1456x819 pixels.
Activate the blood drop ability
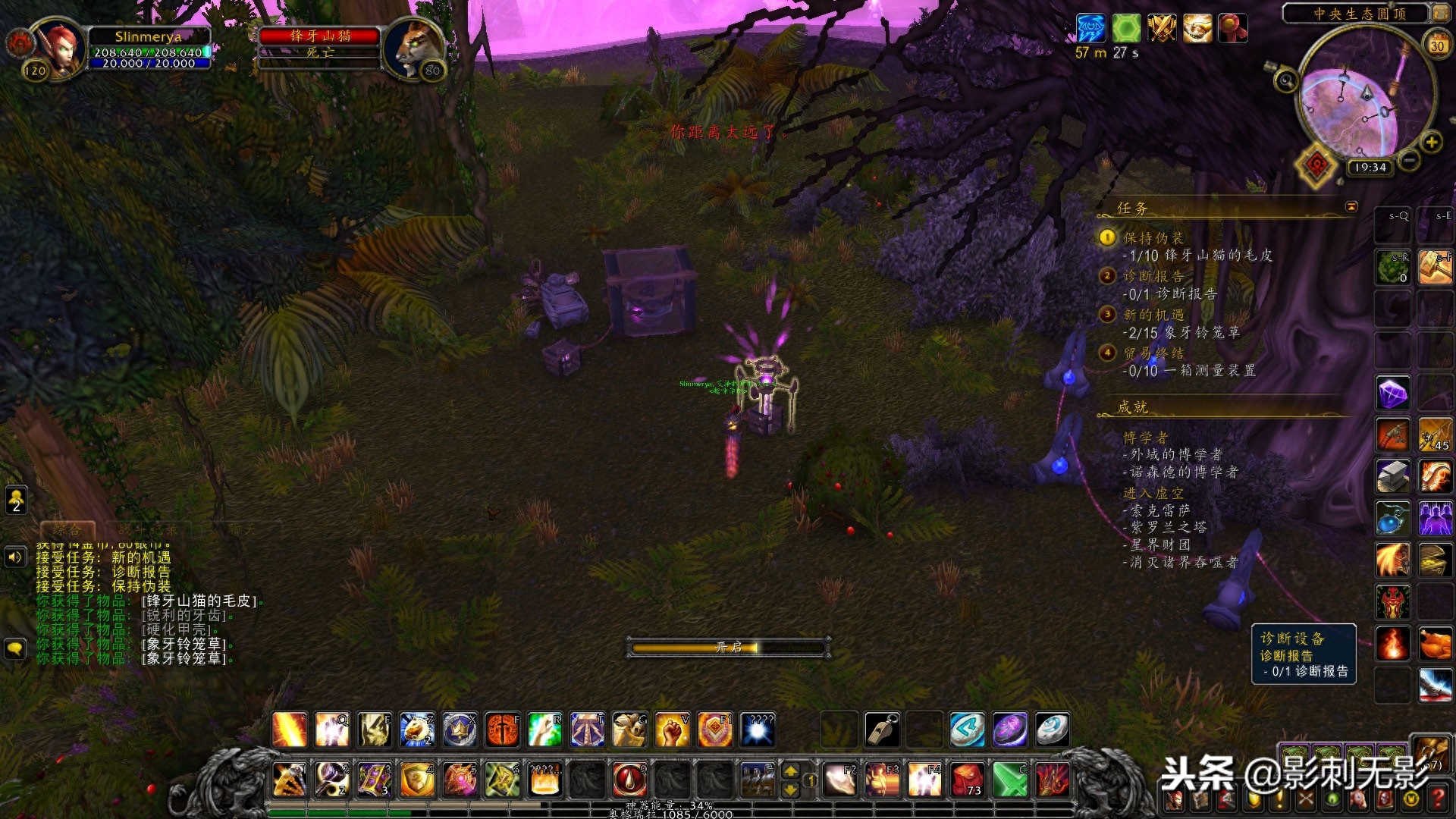click(x=629, y=779)
